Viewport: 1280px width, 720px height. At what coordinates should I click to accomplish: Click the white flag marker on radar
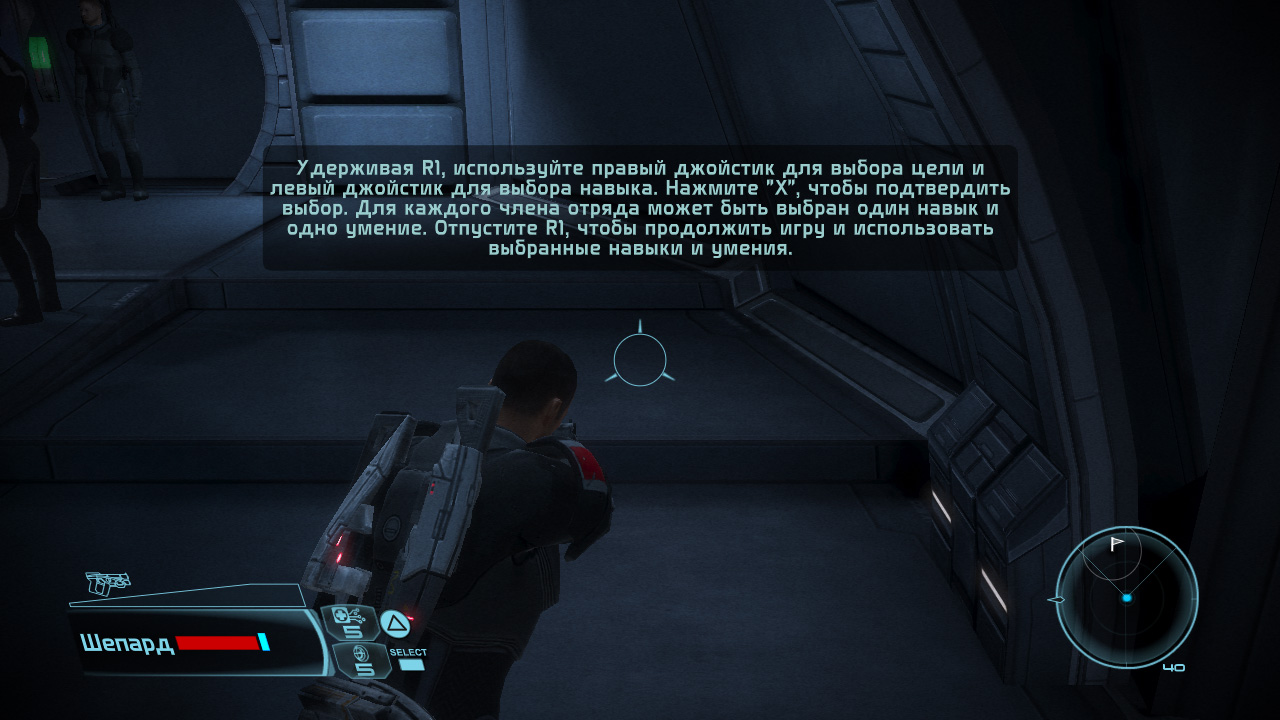coord(1117,544)
